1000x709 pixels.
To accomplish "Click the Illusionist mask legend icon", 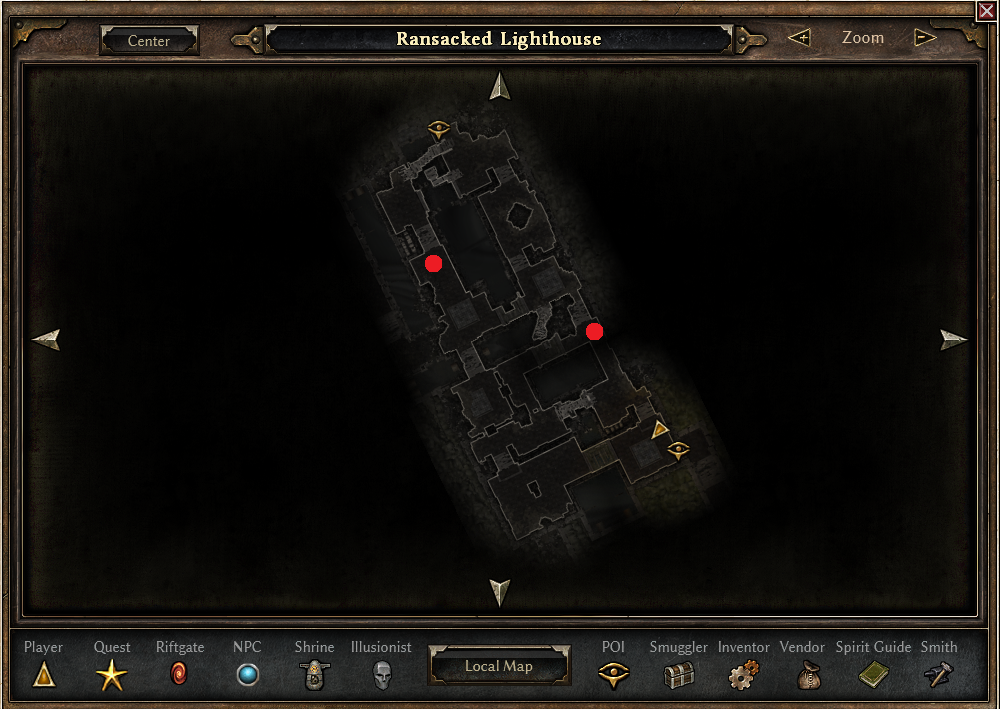I will point(380,676).
